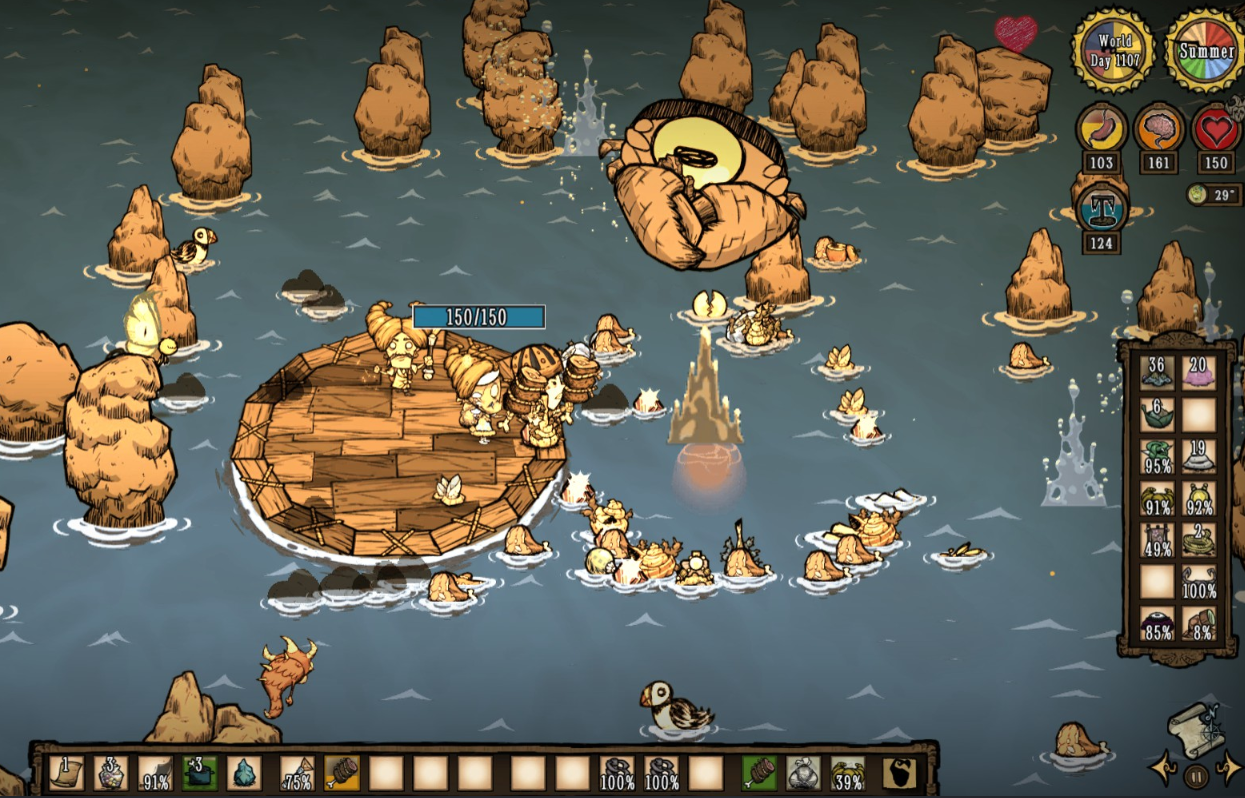Select the black beard slot

click(x=899, y=773)
